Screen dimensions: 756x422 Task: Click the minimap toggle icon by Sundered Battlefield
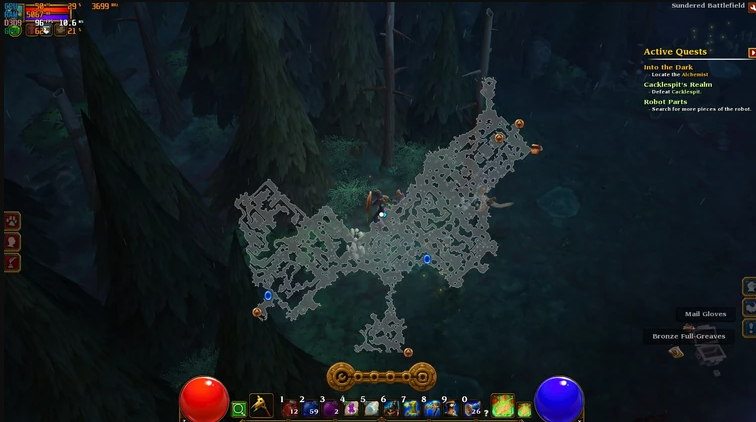coord(752,6)
